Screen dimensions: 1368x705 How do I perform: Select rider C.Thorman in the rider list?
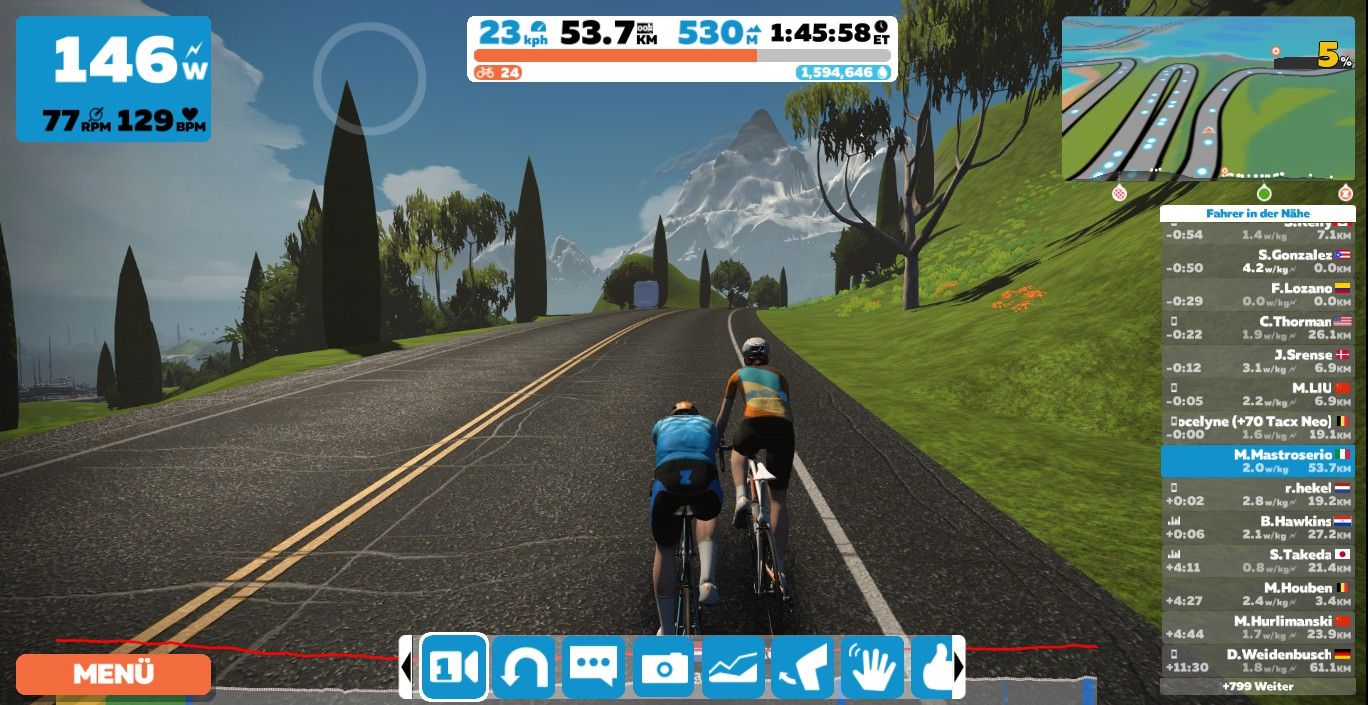click(x=1258, y=328)
